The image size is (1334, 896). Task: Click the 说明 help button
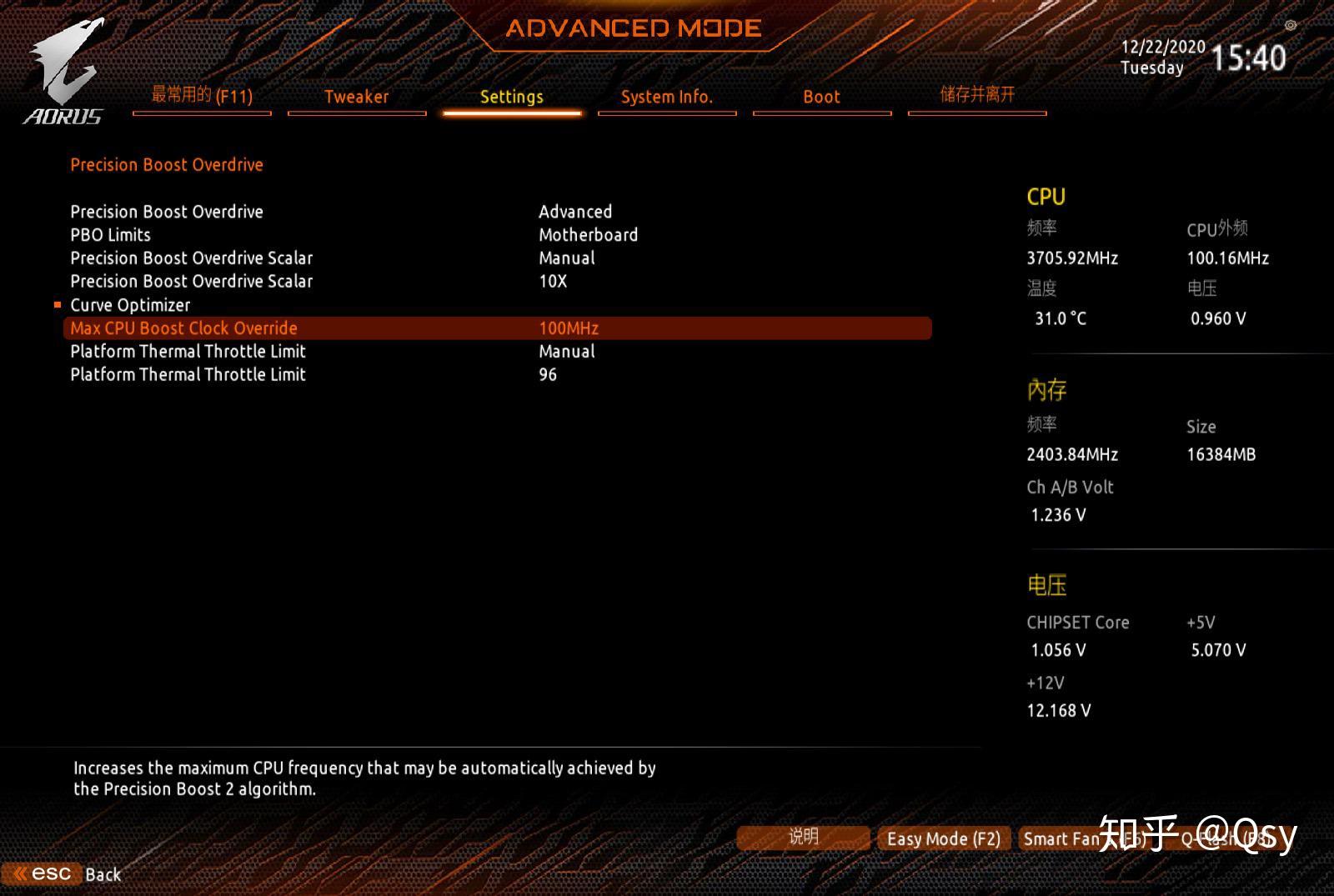click(x=803, y=837)
